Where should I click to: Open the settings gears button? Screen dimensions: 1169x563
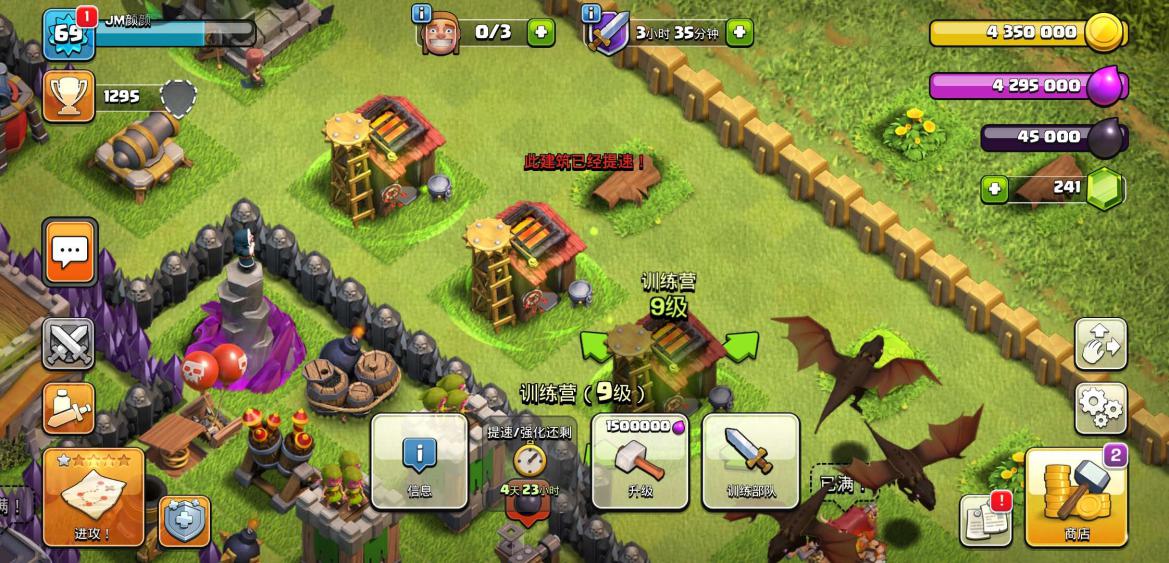tap(1100, 407)
